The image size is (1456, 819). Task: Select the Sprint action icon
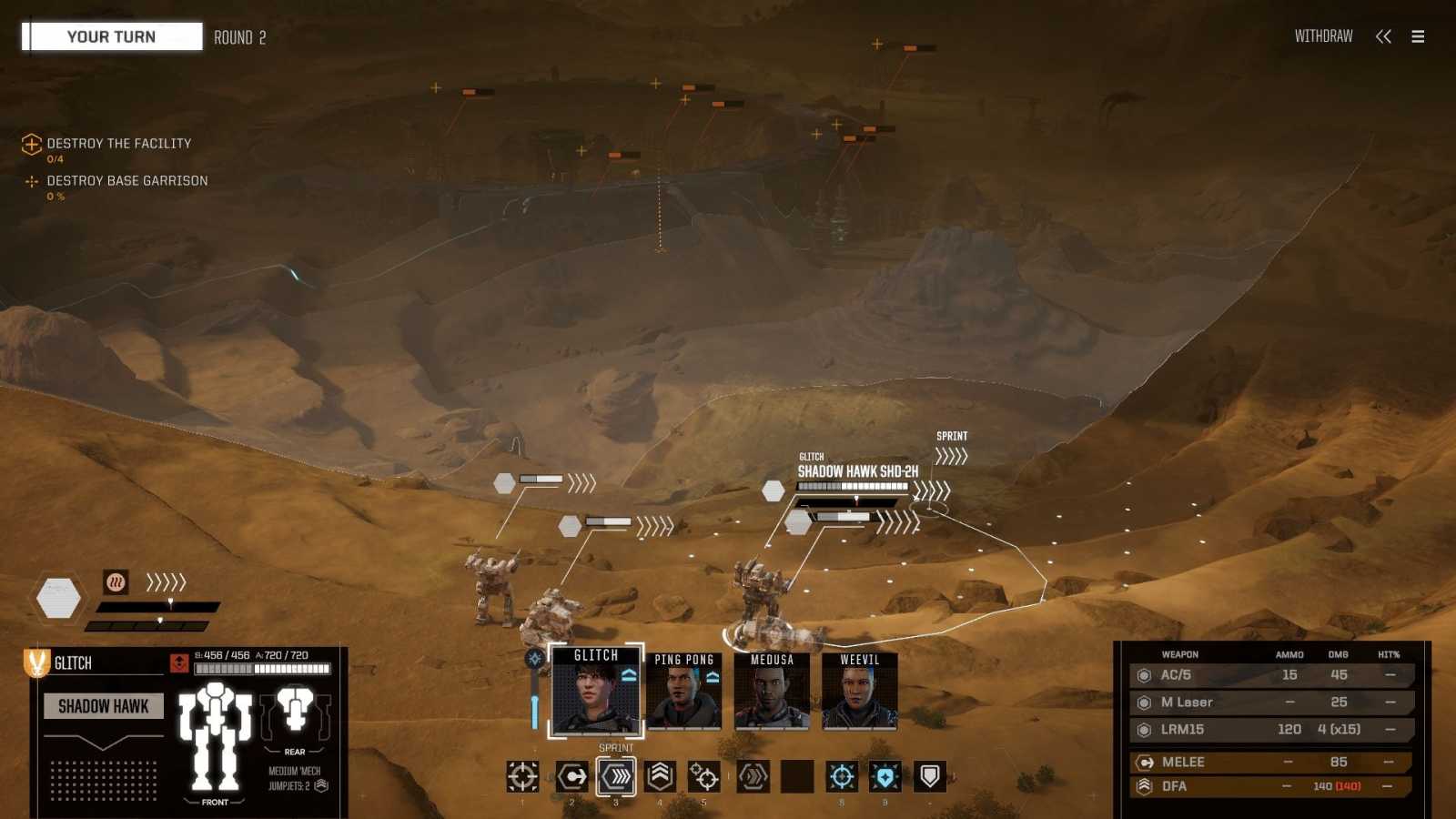point(616,776)
